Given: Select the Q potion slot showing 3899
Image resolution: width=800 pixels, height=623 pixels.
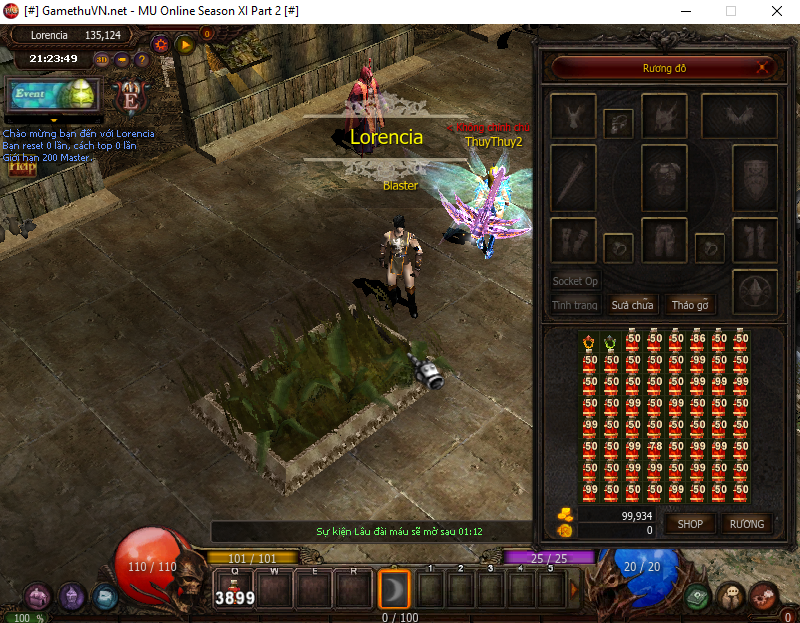Looking at the screenshot, I should click(x=235, y=589).
